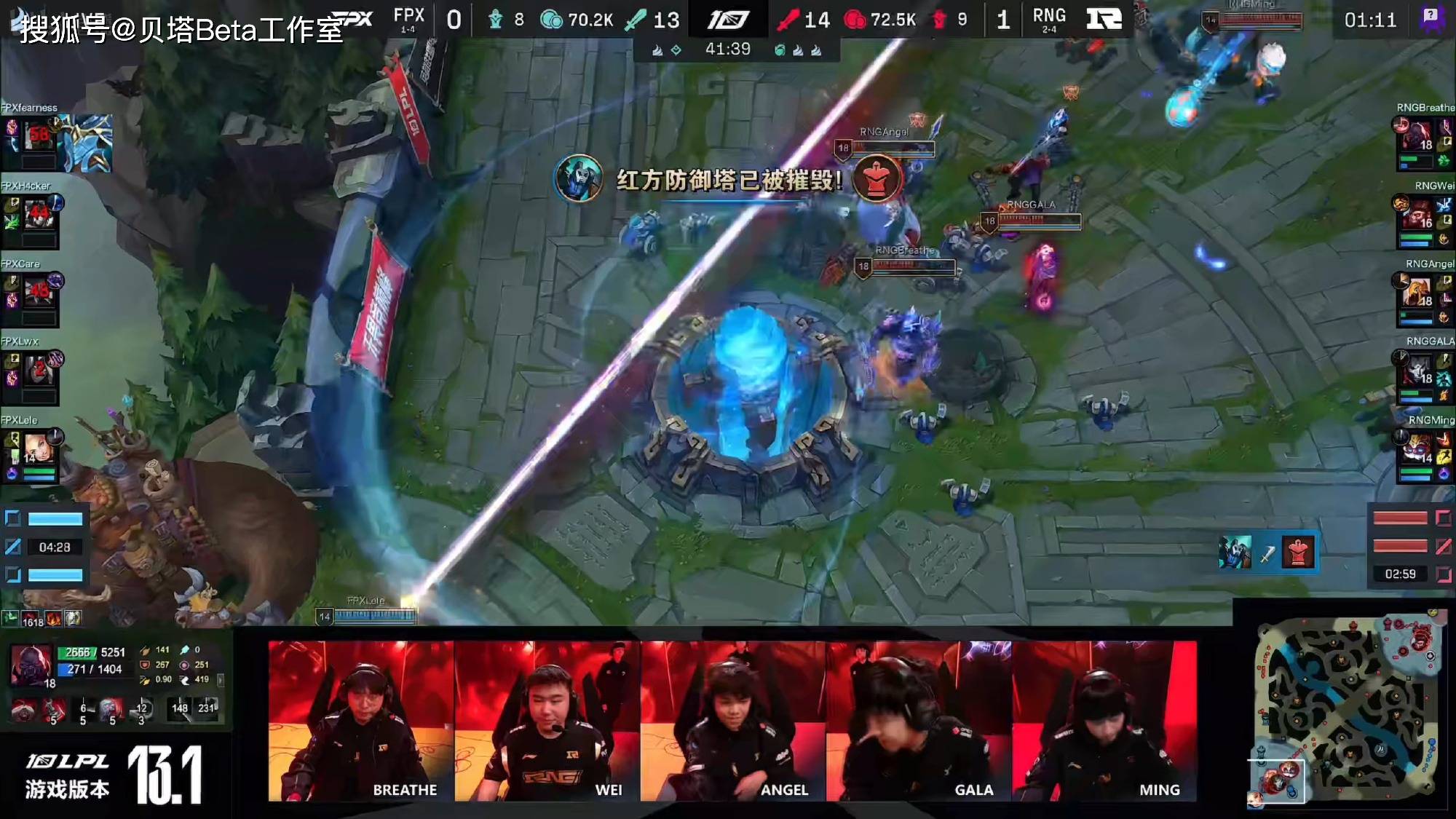The height and width of the screenshot is (819, 1456).
Task: Select FPXH4cker champion portrait
Action: (39, 215)
